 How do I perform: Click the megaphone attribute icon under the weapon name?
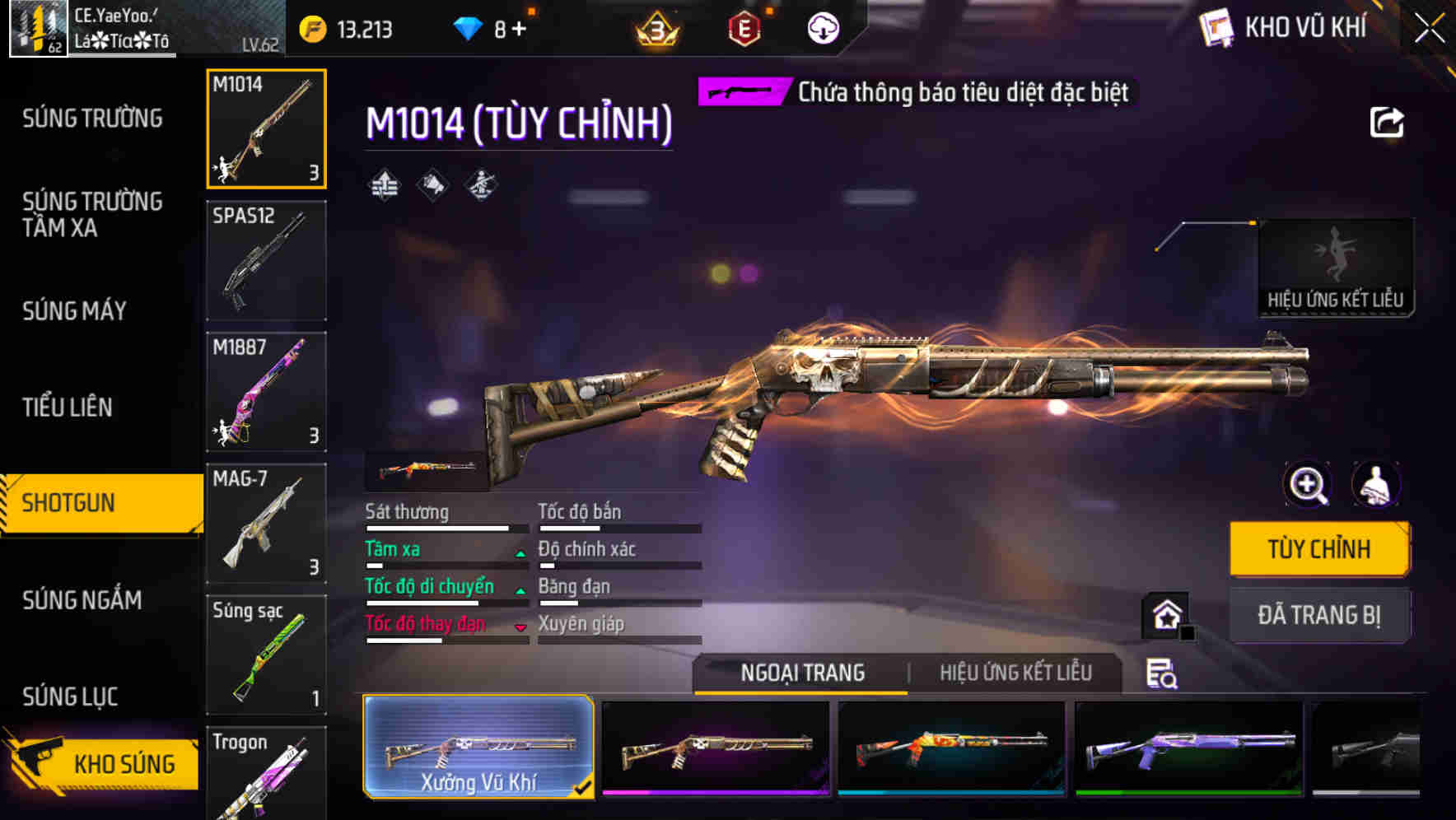pos(432,186)
